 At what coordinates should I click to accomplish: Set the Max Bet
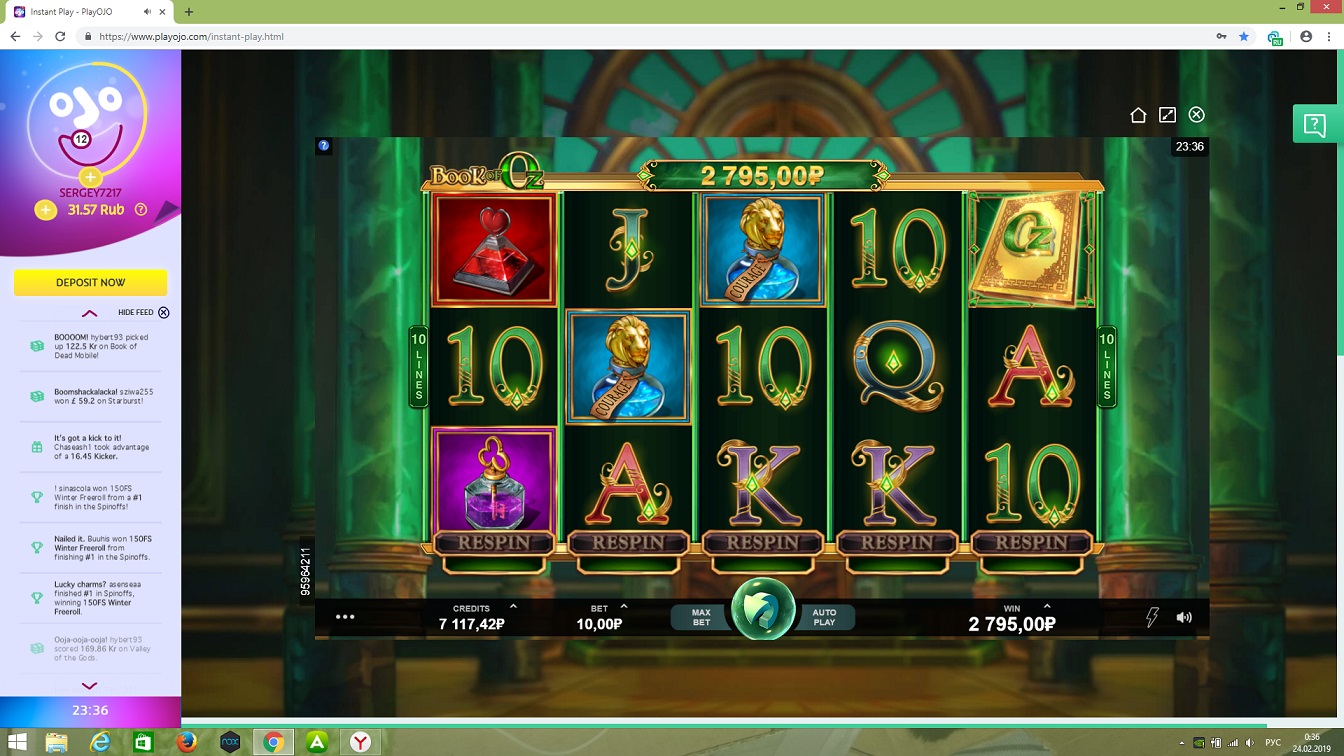coord(701,618)
